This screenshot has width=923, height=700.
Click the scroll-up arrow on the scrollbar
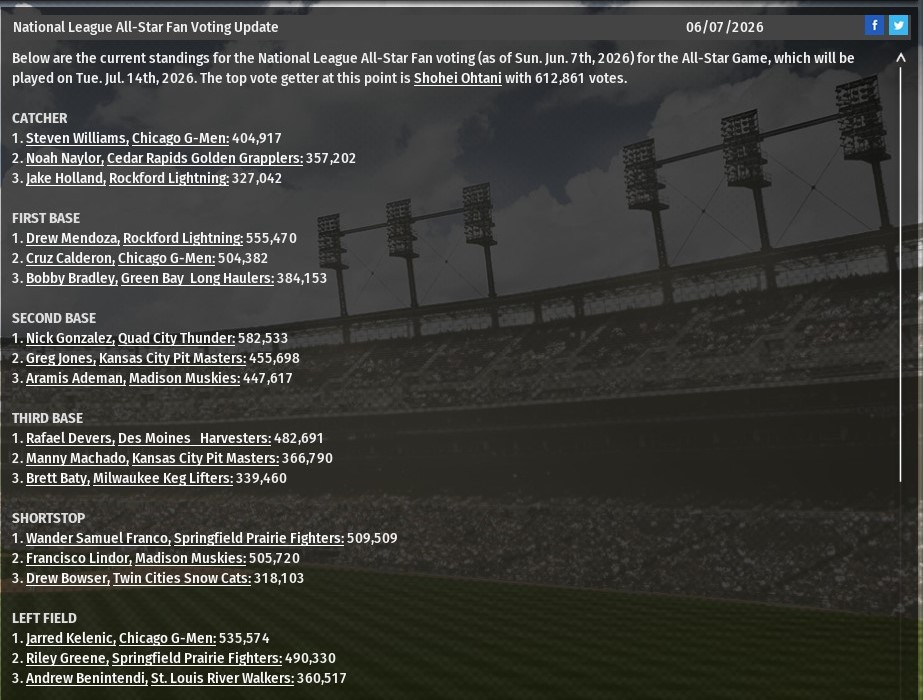tap(901, 58)
